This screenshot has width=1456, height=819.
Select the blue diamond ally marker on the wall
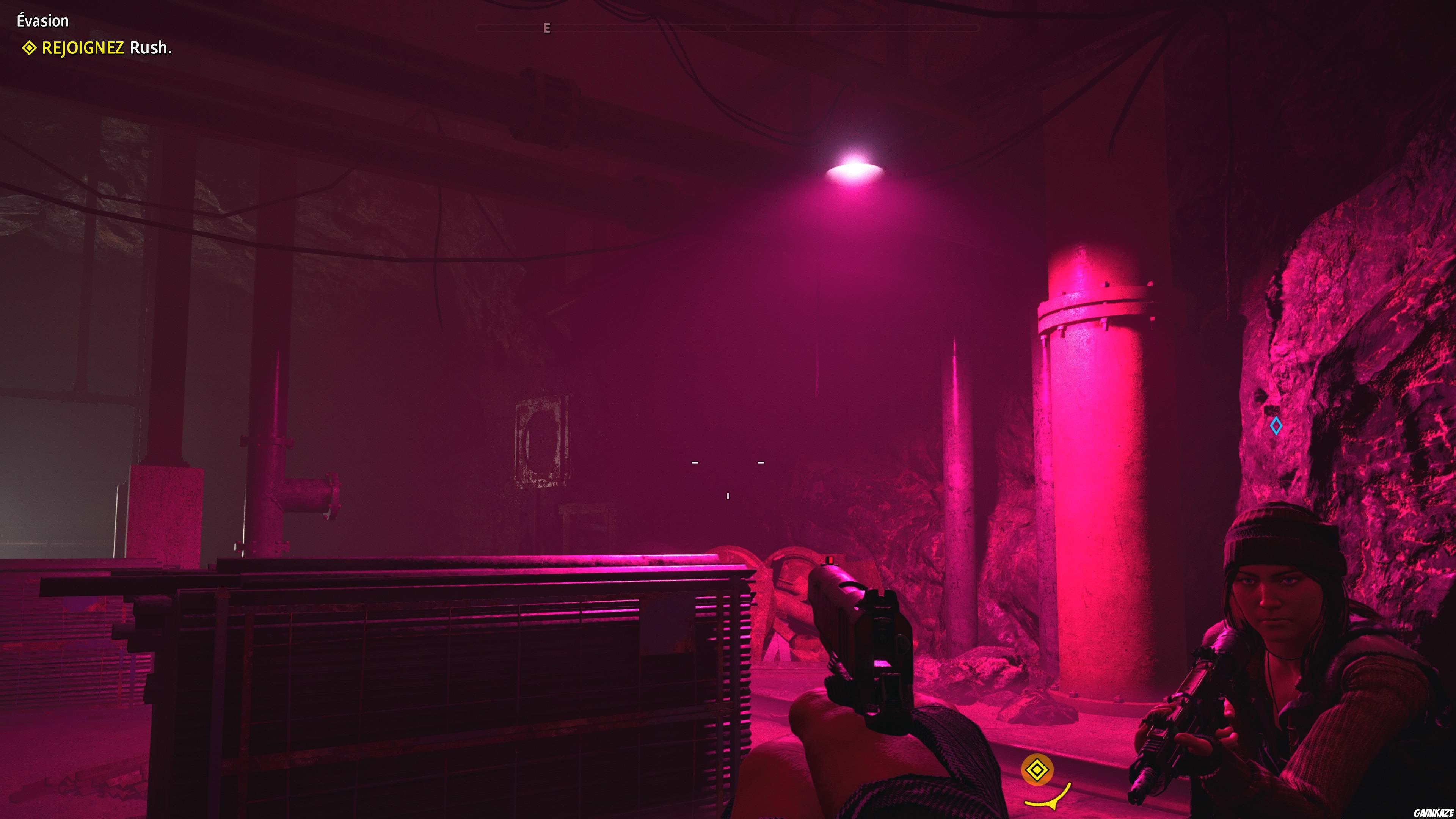coord(1277,425)
